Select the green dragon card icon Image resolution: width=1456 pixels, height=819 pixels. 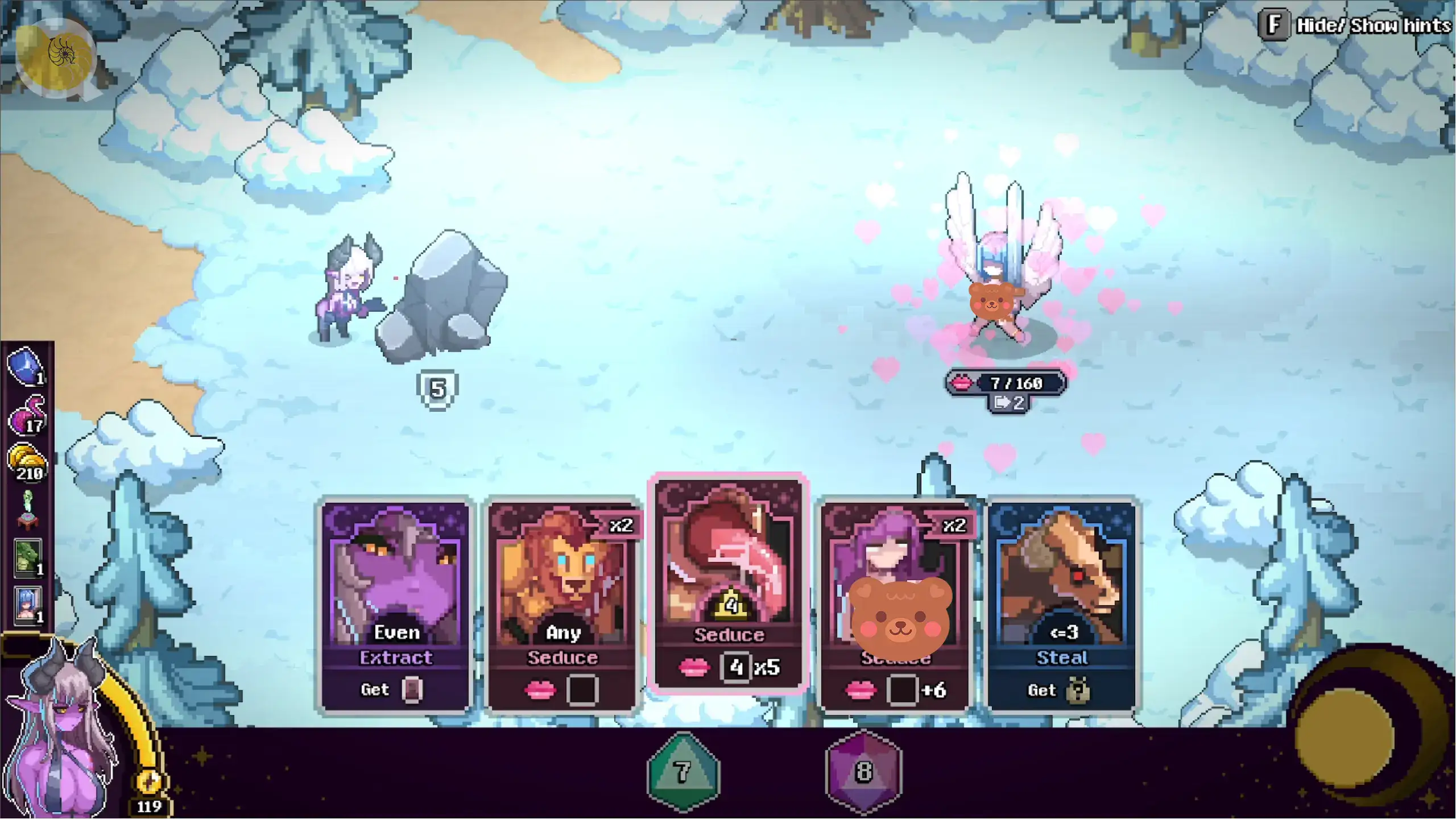tap(27, 557)
